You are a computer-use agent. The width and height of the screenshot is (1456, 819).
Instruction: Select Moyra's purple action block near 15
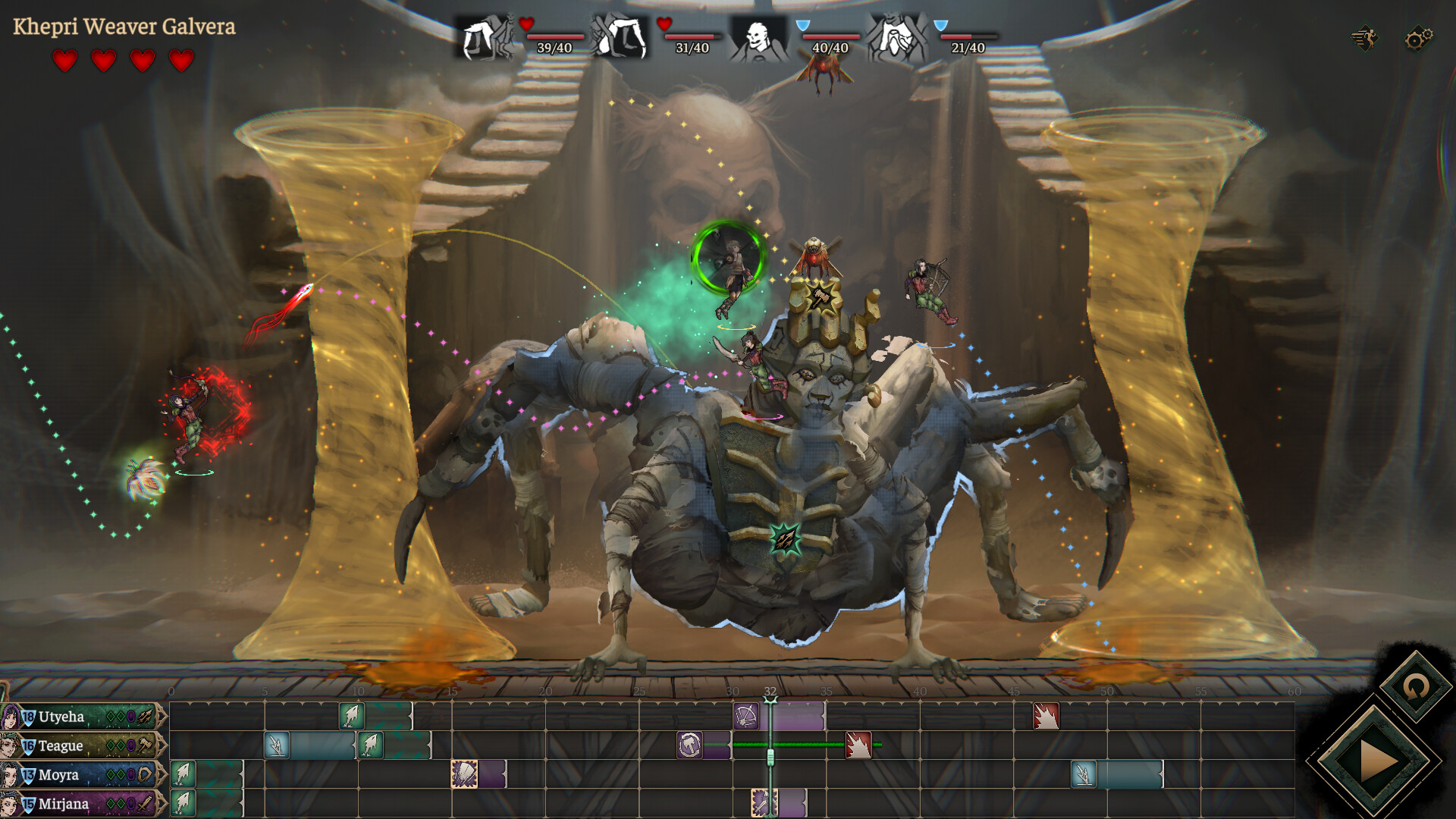464,774
